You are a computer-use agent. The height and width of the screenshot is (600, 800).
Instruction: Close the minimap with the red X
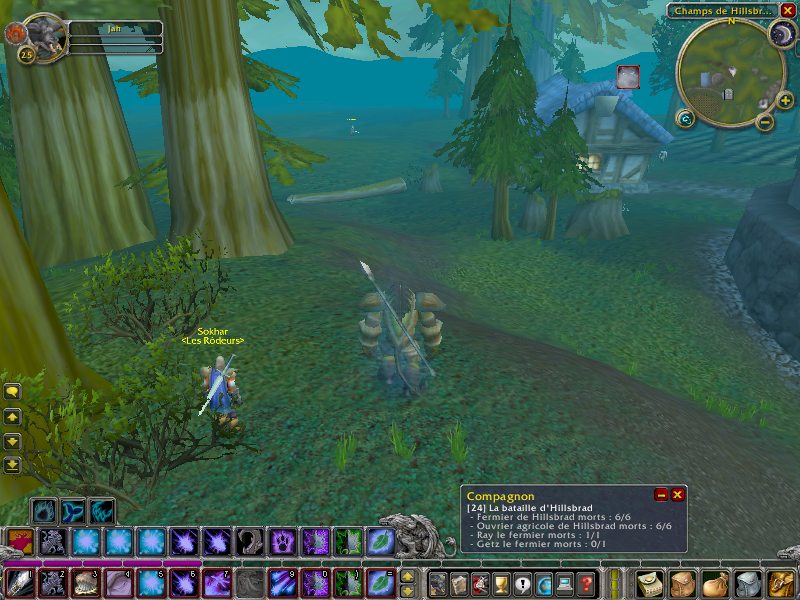(x=788, y=10)
